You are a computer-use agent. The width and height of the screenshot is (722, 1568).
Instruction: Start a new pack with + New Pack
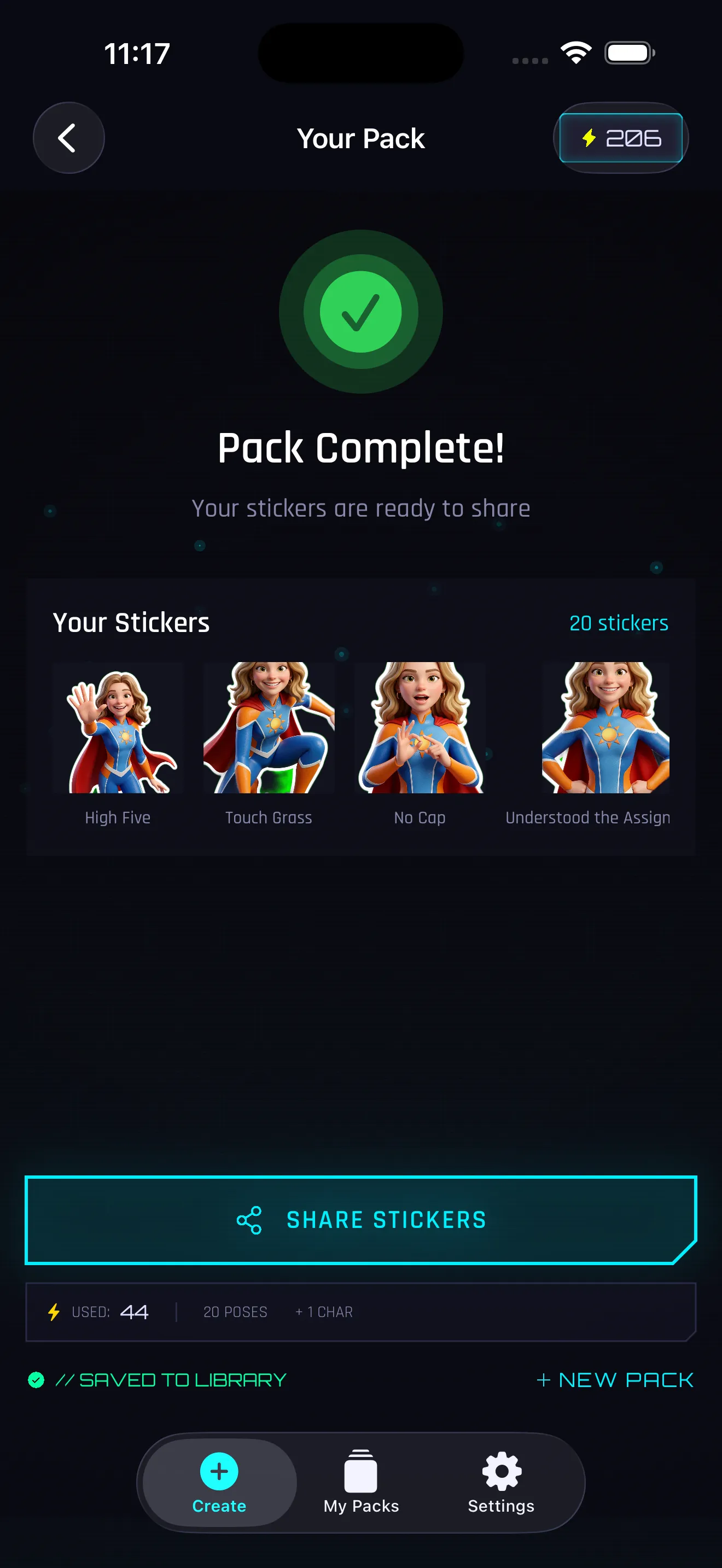click(614, 1380)
